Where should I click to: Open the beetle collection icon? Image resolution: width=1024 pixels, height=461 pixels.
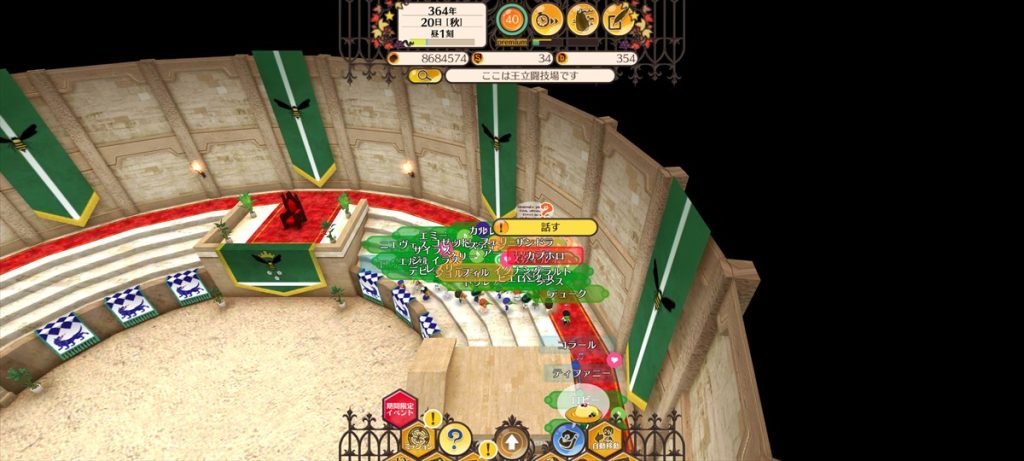pos(582,18)
